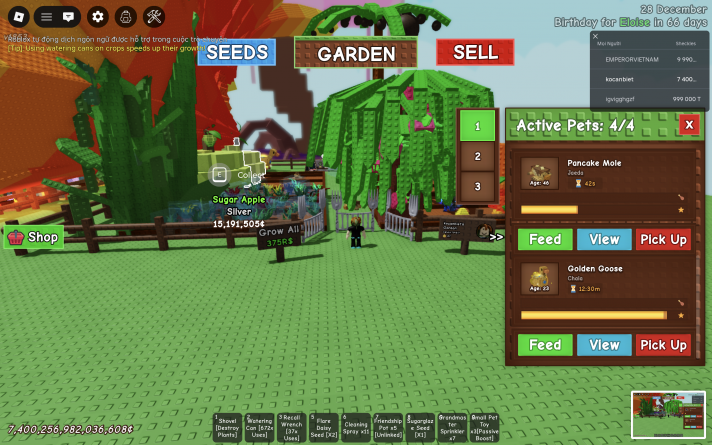
Task: Open the Roblox menu logo button
Action: pyautogui.click(x=16, y=16)
